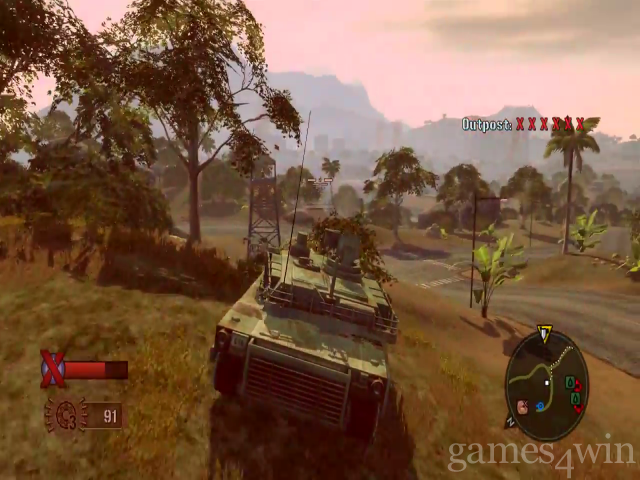The image size is (640, 480).
Task: Click the yellow objective arrow atop the minimap
Action: click(x=545, y=333)
